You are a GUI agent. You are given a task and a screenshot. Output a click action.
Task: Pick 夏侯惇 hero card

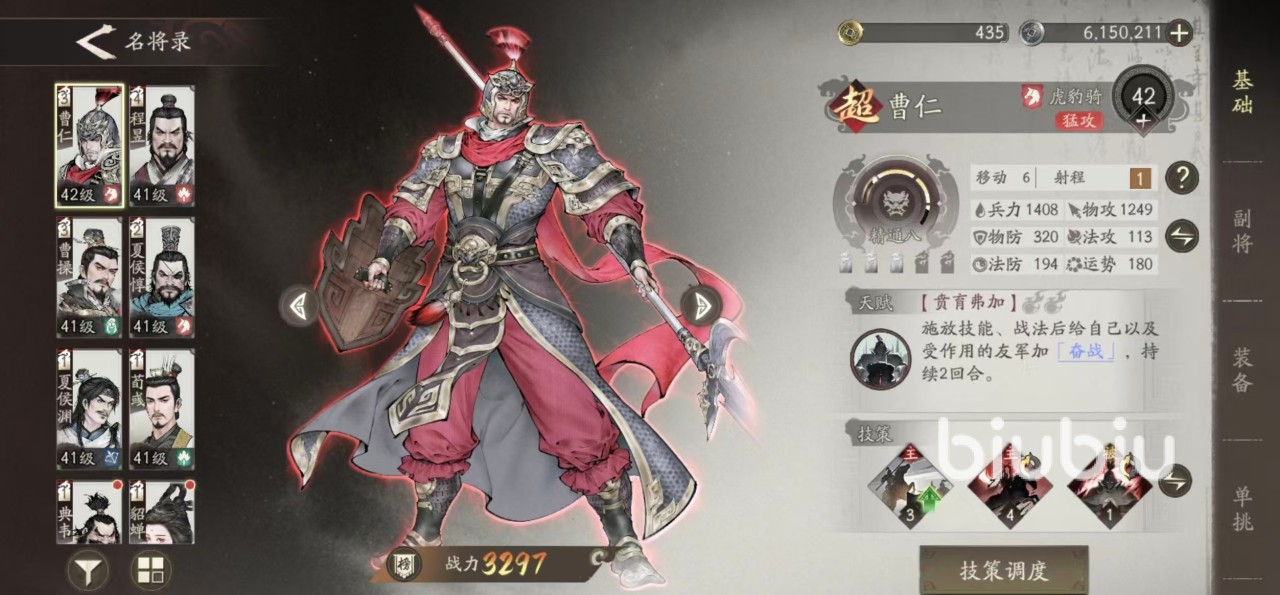pyautogui.click(x=161, y=277)
